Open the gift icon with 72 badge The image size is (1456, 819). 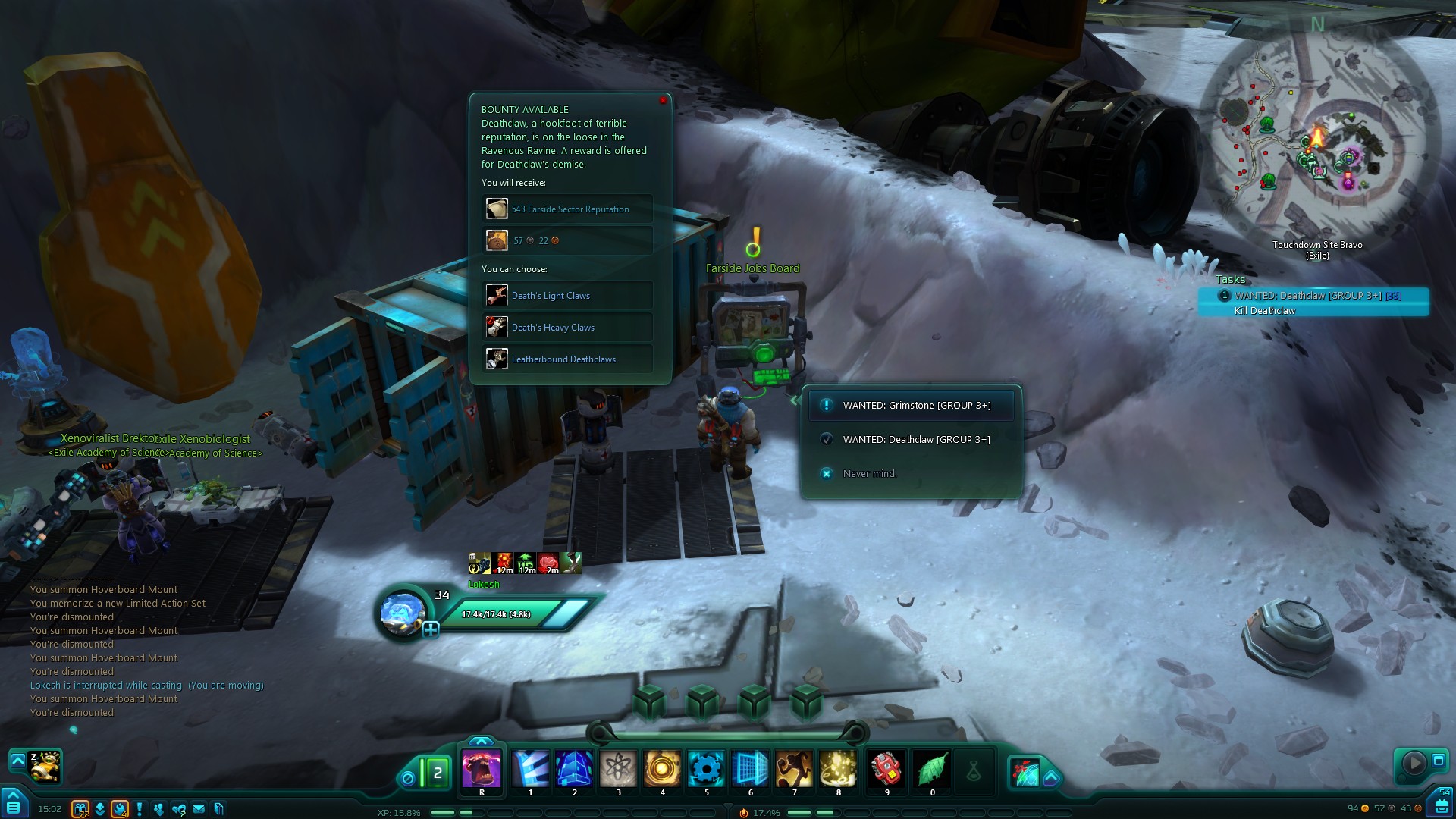click(x=80, y=809)
